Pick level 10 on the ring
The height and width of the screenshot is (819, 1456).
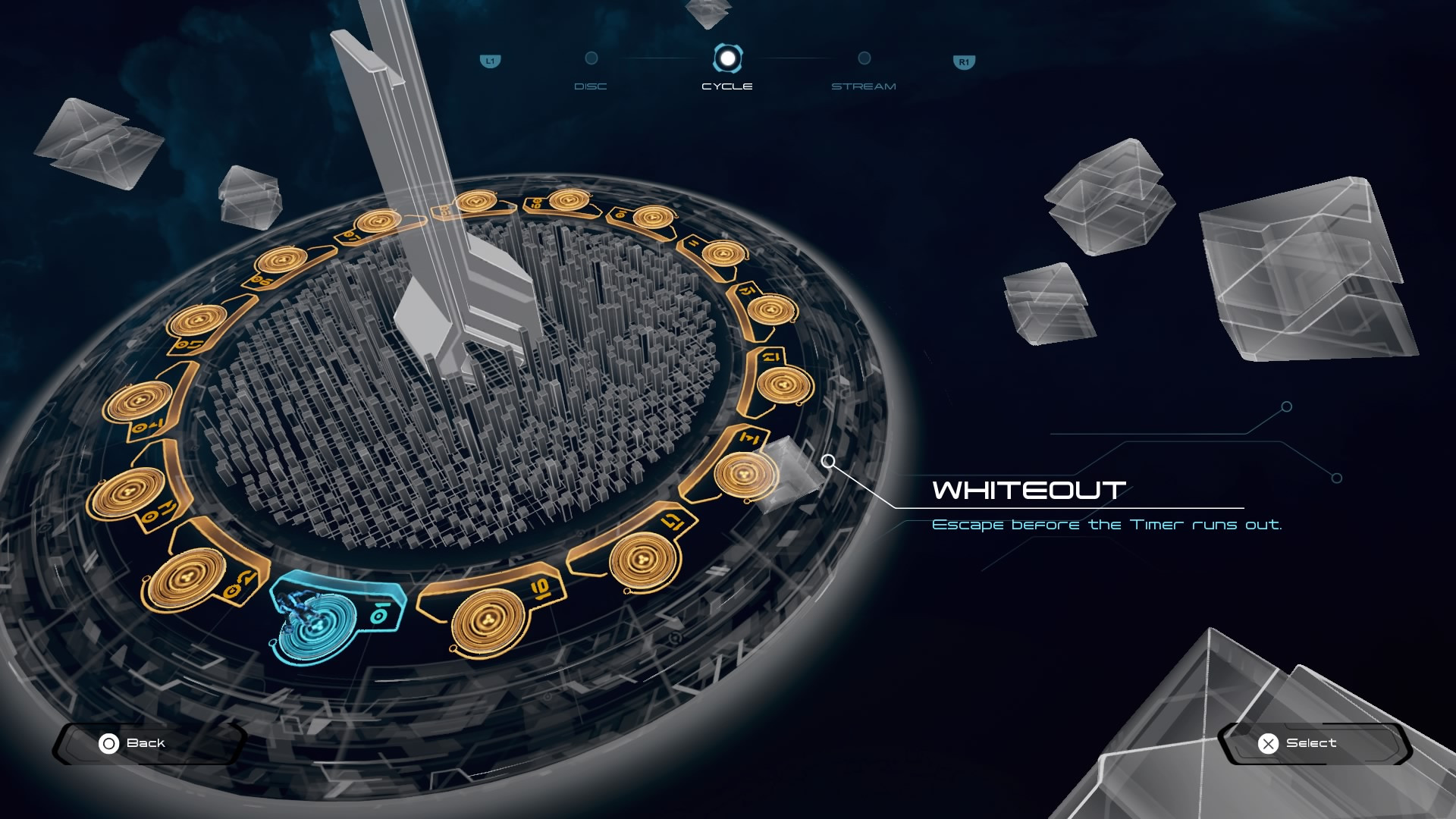653,218
